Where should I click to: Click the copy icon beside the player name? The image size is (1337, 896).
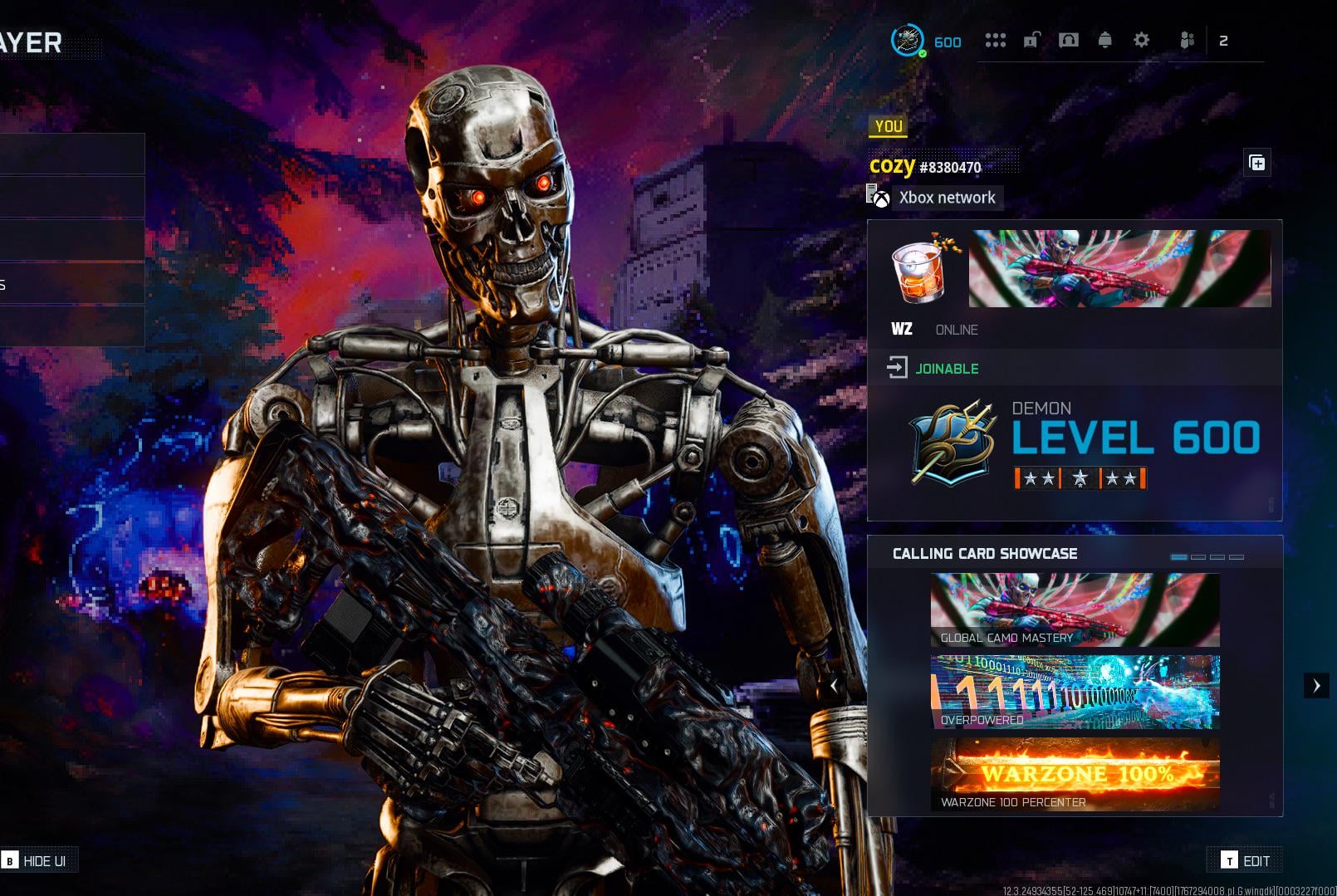[1256, 163]
